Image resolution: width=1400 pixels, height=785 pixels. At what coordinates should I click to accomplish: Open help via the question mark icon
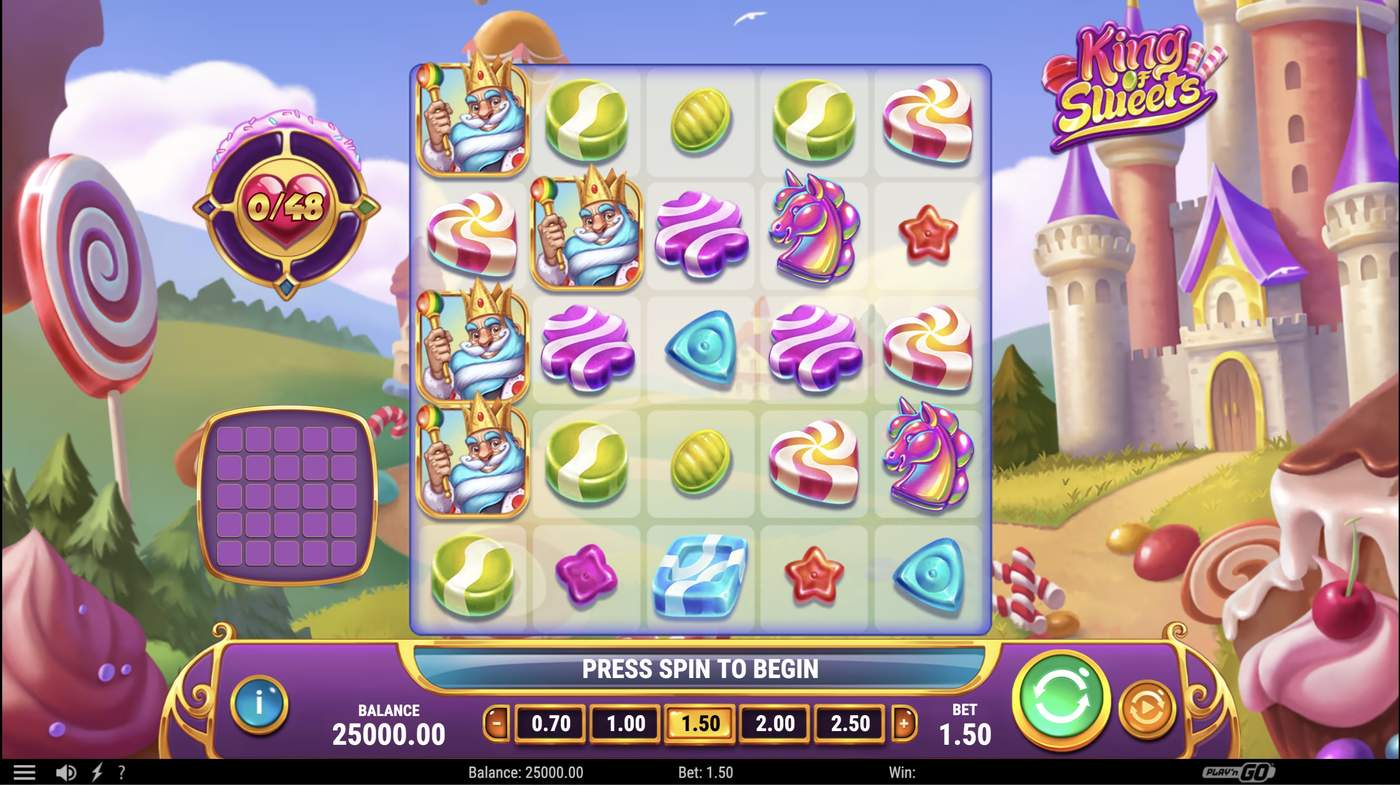click(121, 771)
